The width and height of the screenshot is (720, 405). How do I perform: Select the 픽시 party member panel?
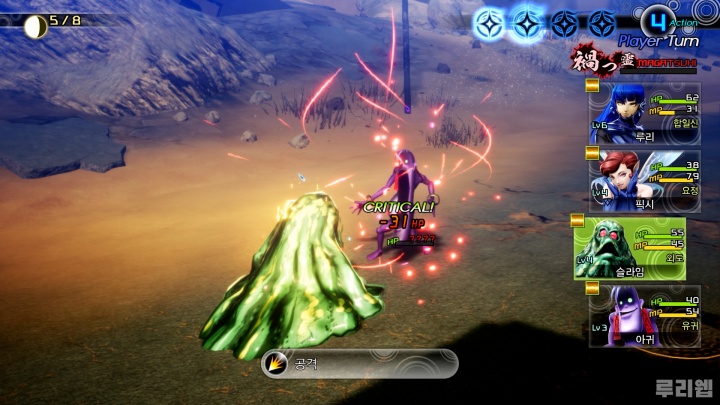(637, 180)
